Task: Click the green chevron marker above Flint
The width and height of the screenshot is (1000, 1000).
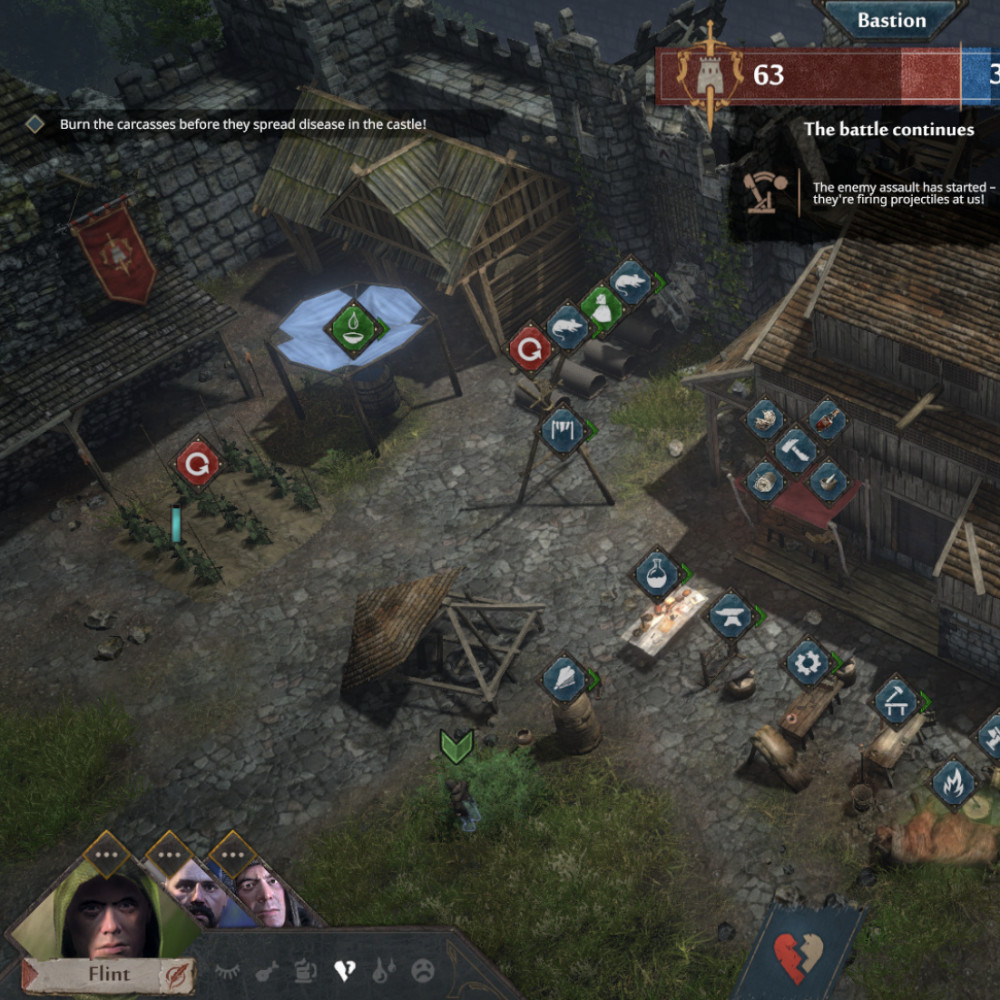Action: pyautogui.click(x=457, y=746)
